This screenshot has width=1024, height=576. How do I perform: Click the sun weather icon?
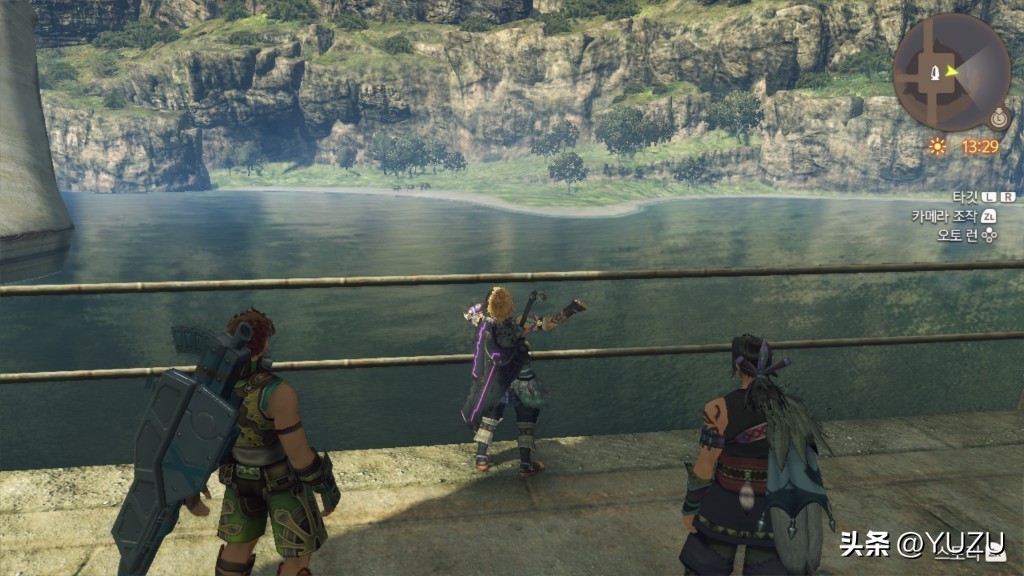tap(937, 146)
